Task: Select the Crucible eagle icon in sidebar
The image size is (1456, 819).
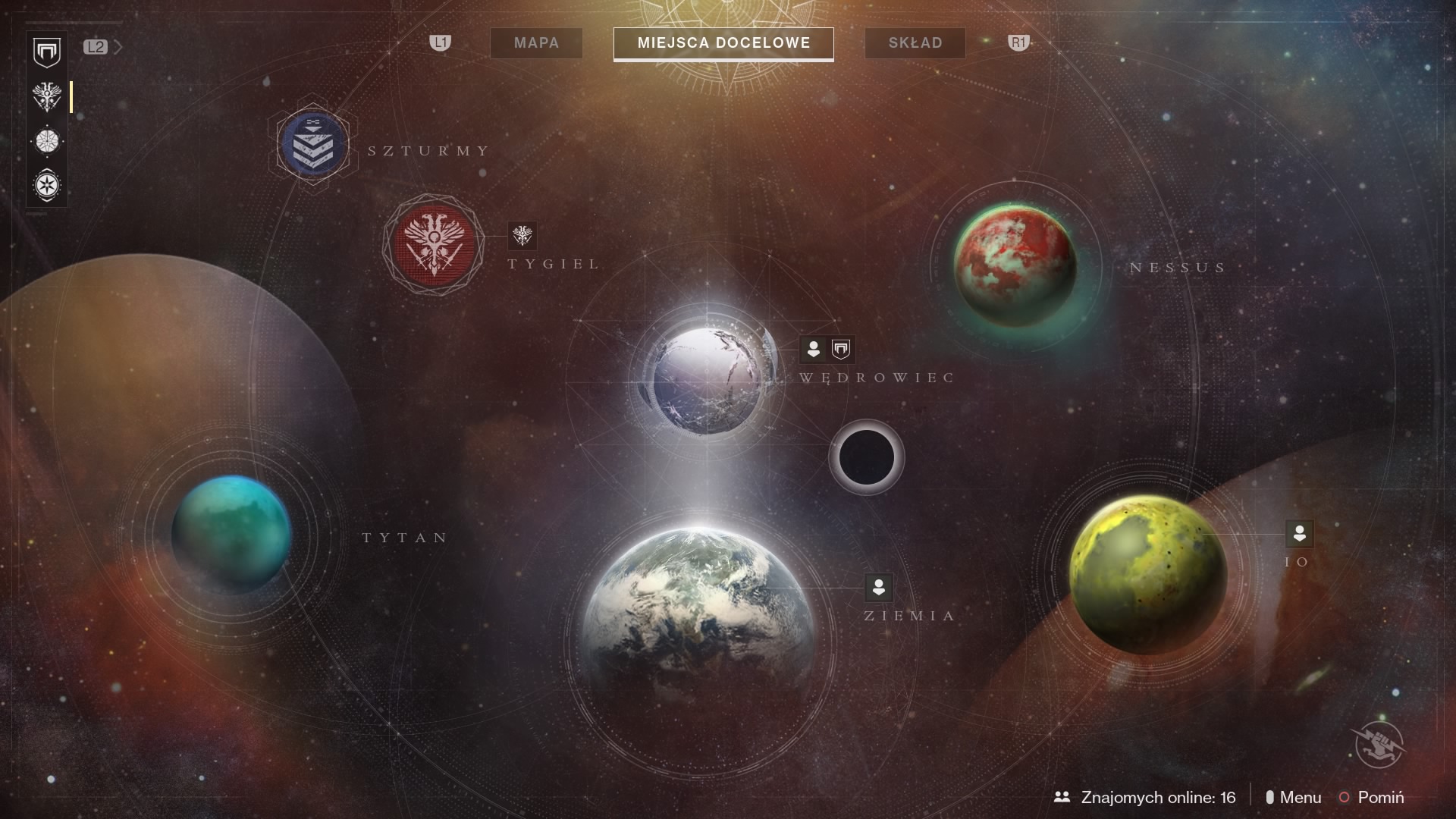Action: [x=47, y=97]
